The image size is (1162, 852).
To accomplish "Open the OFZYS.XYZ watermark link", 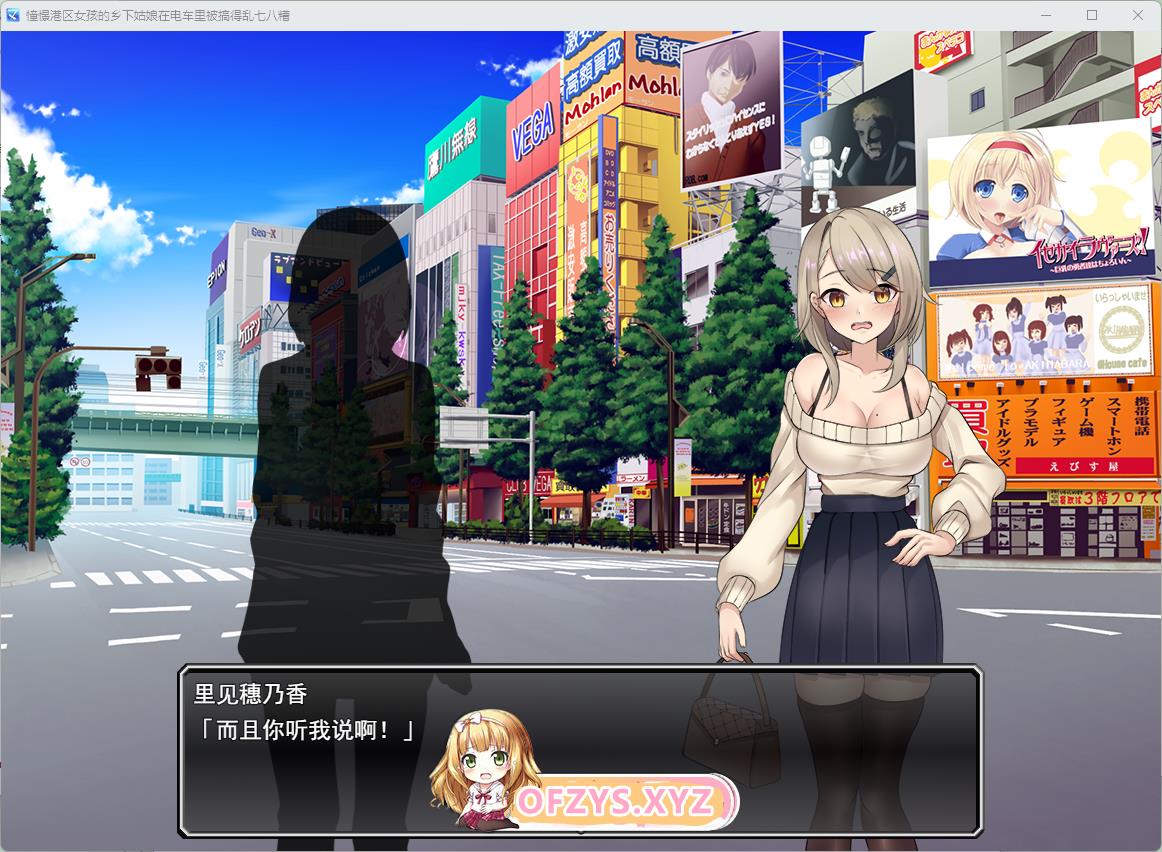I will click(x=616, y=801).
